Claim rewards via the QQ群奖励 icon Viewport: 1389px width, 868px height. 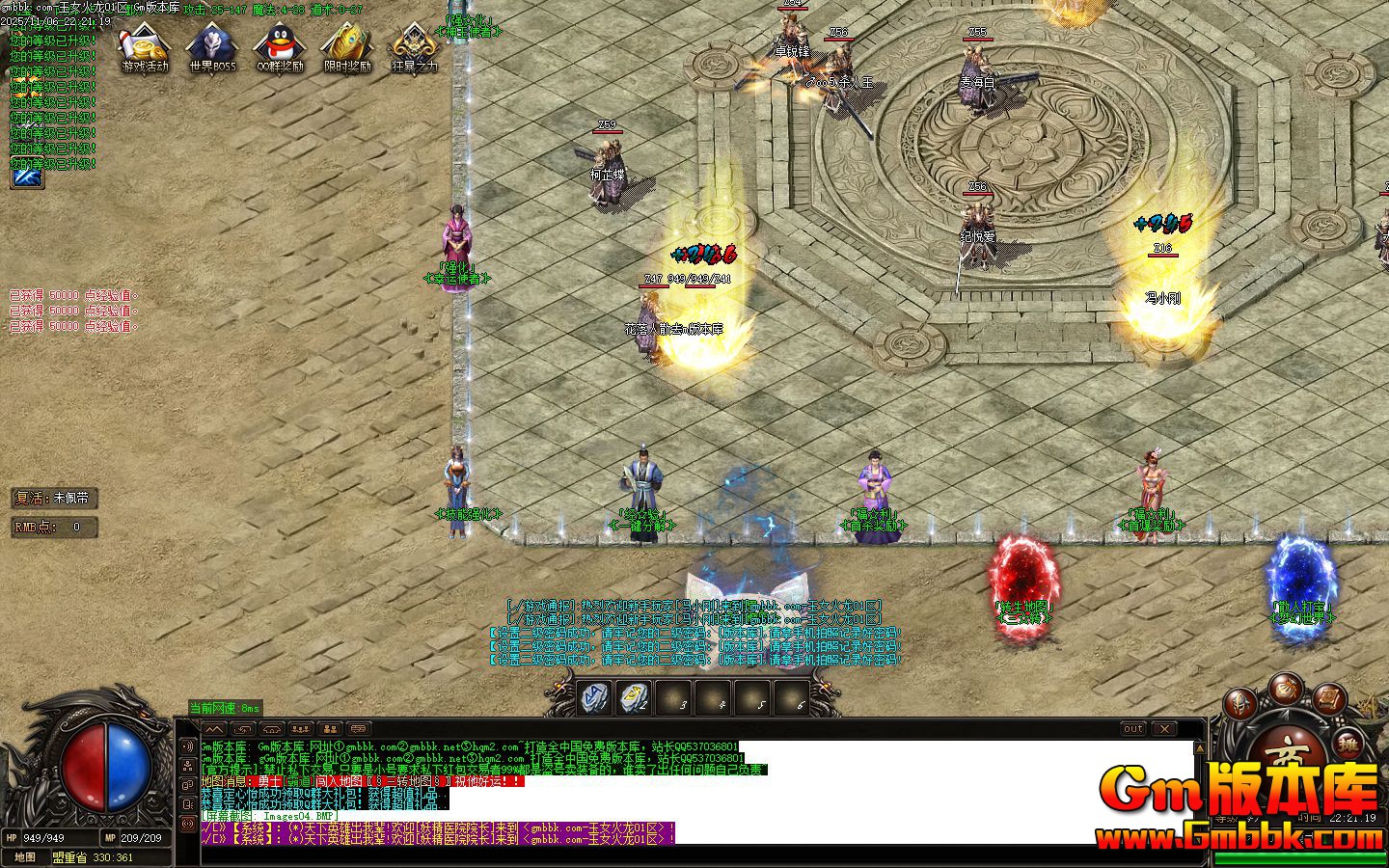click(x=279, y=46)
